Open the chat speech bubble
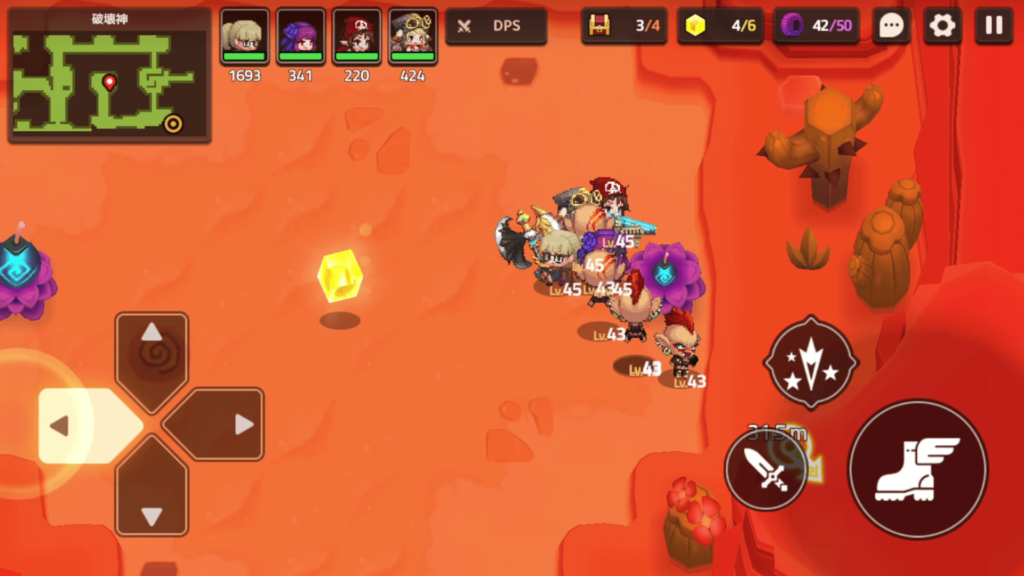 pyautogui.click(x=890, y=26)
